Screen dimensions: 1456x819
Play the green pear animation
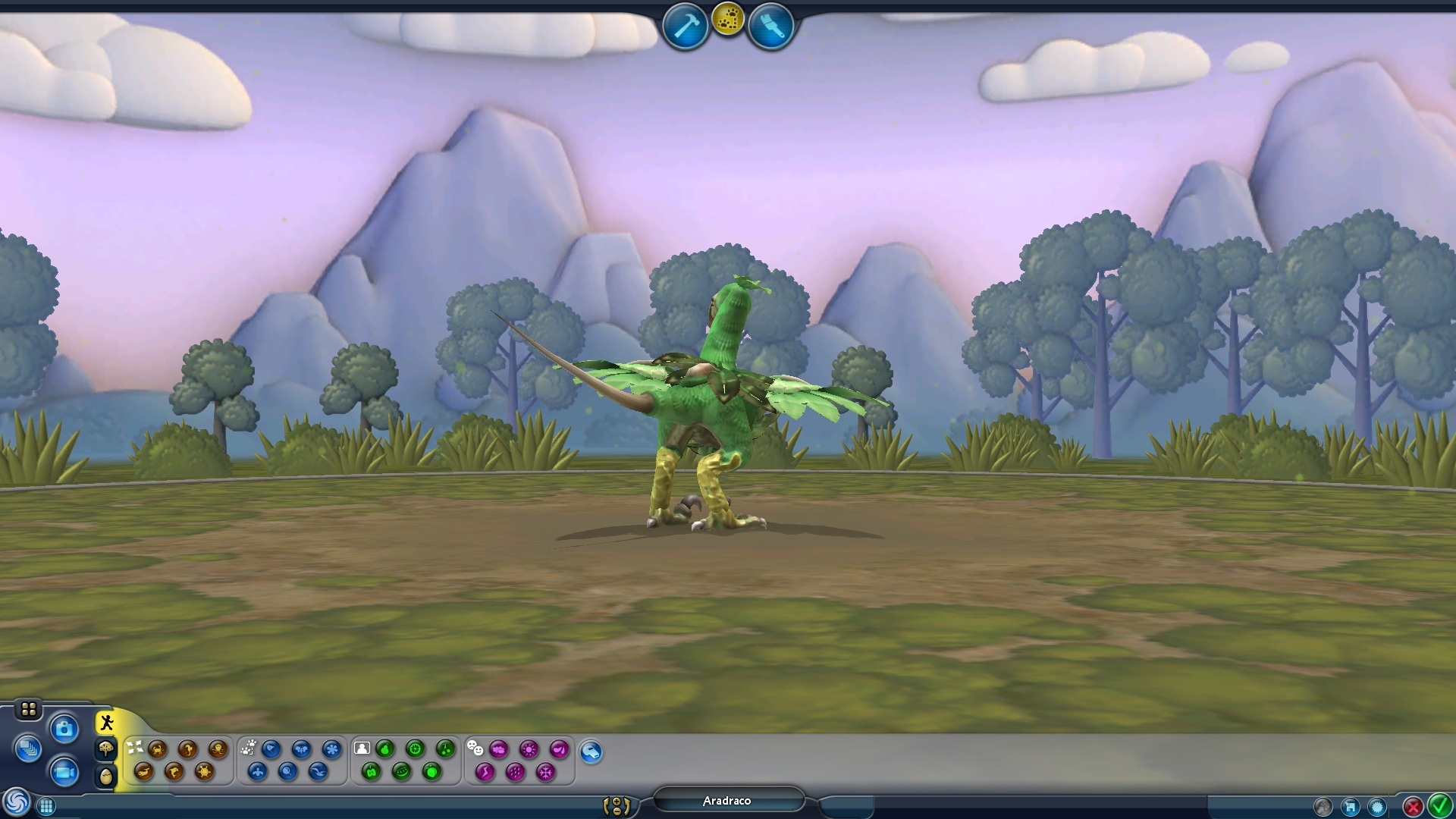click(x=384, y=749)
